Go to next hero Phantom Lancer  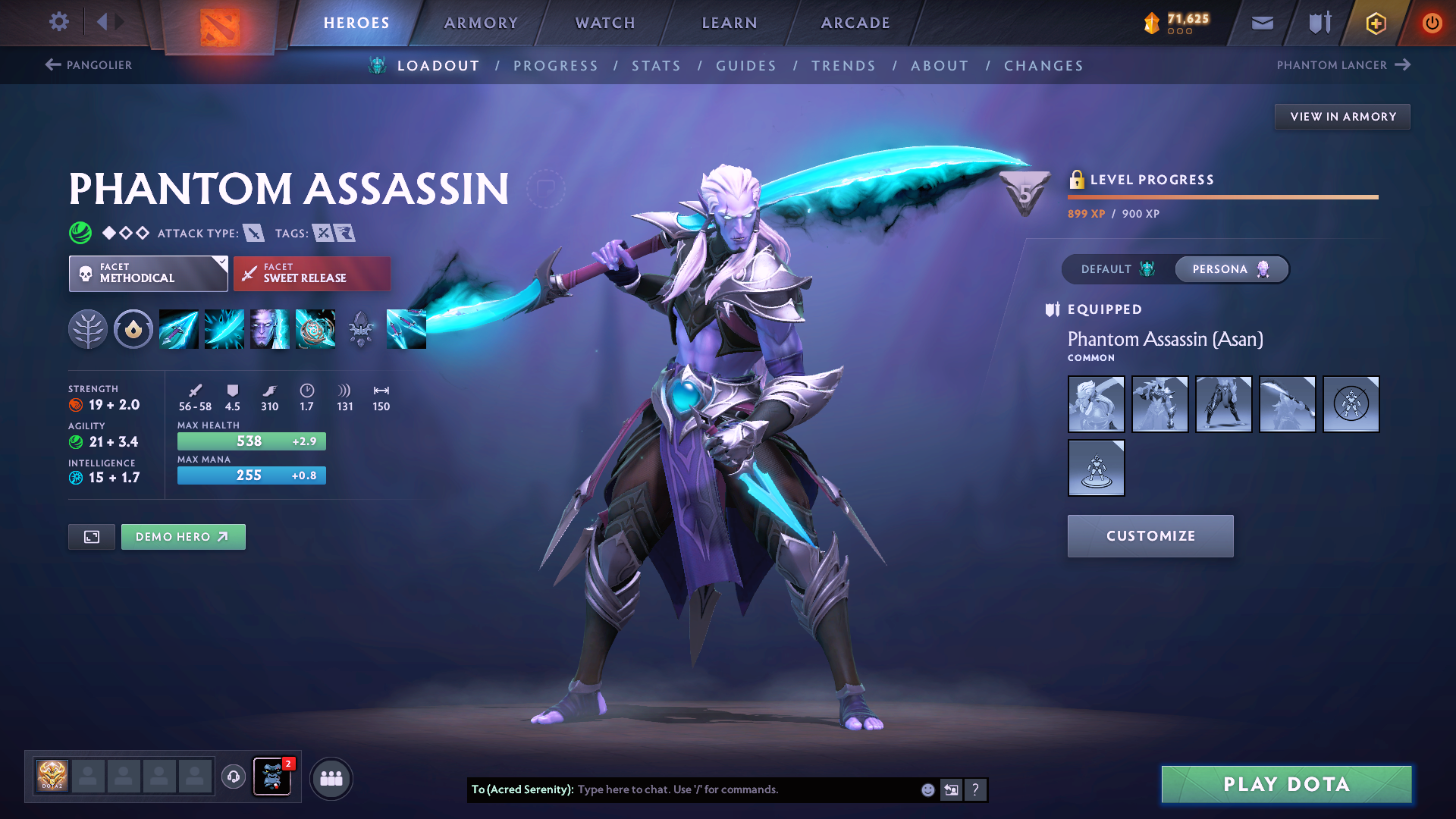pyautogui.click(x=1343, y=65)
